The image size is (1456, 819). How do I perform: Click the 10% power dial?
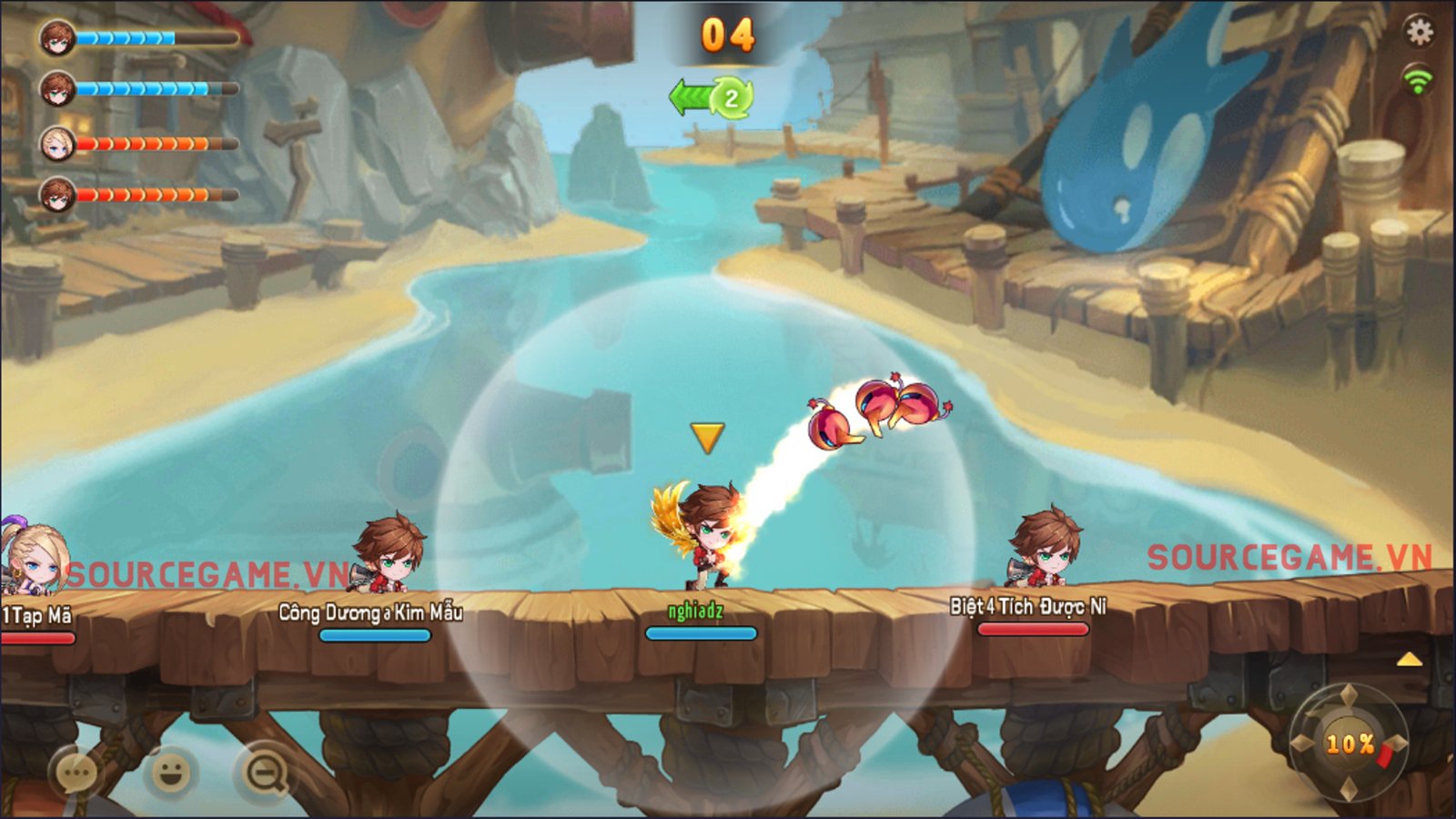(1349, 743)
